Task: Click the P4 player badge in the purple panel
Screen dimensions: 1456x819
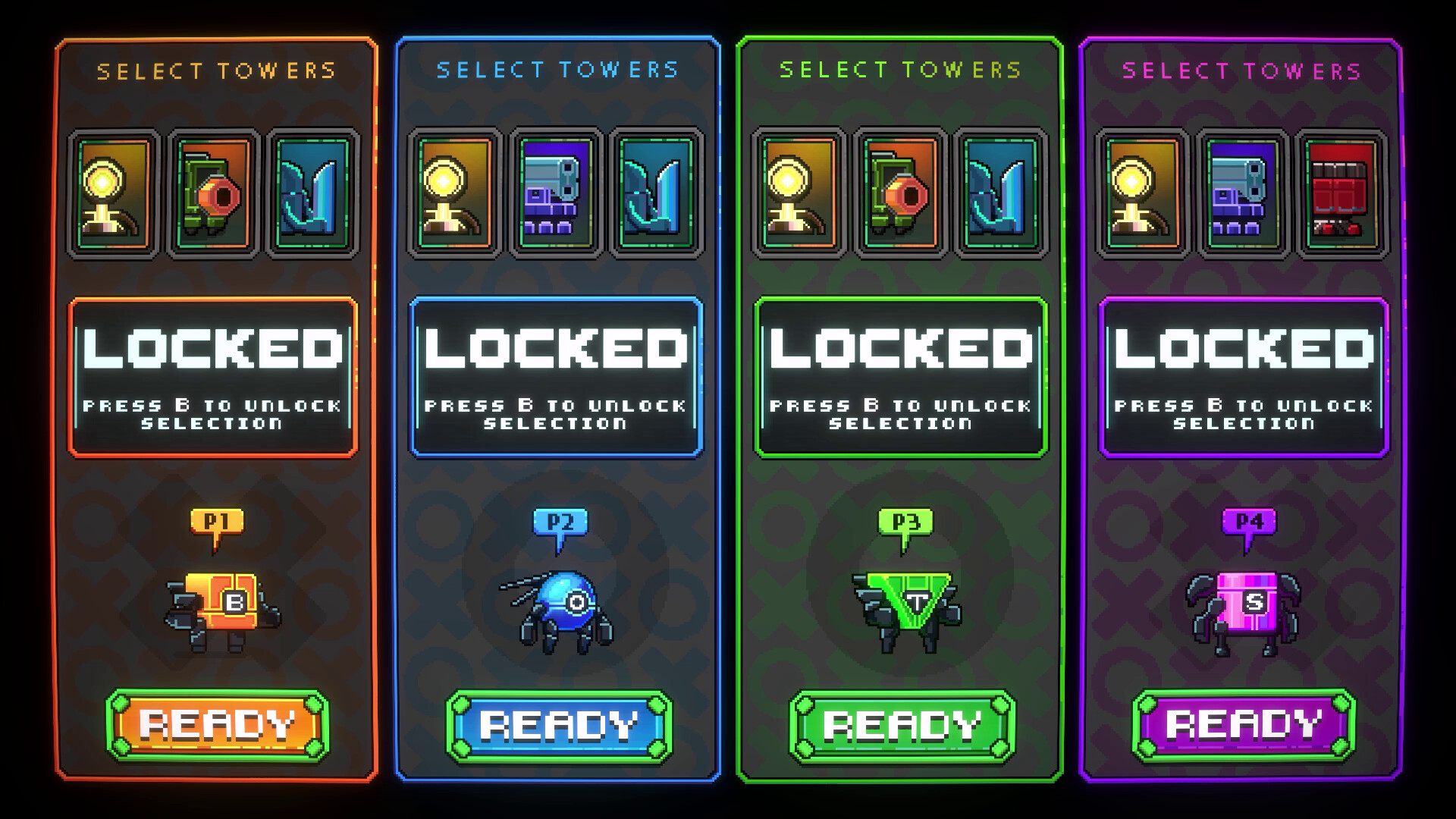Action: pyautogui.click(x=1247, y=522)
